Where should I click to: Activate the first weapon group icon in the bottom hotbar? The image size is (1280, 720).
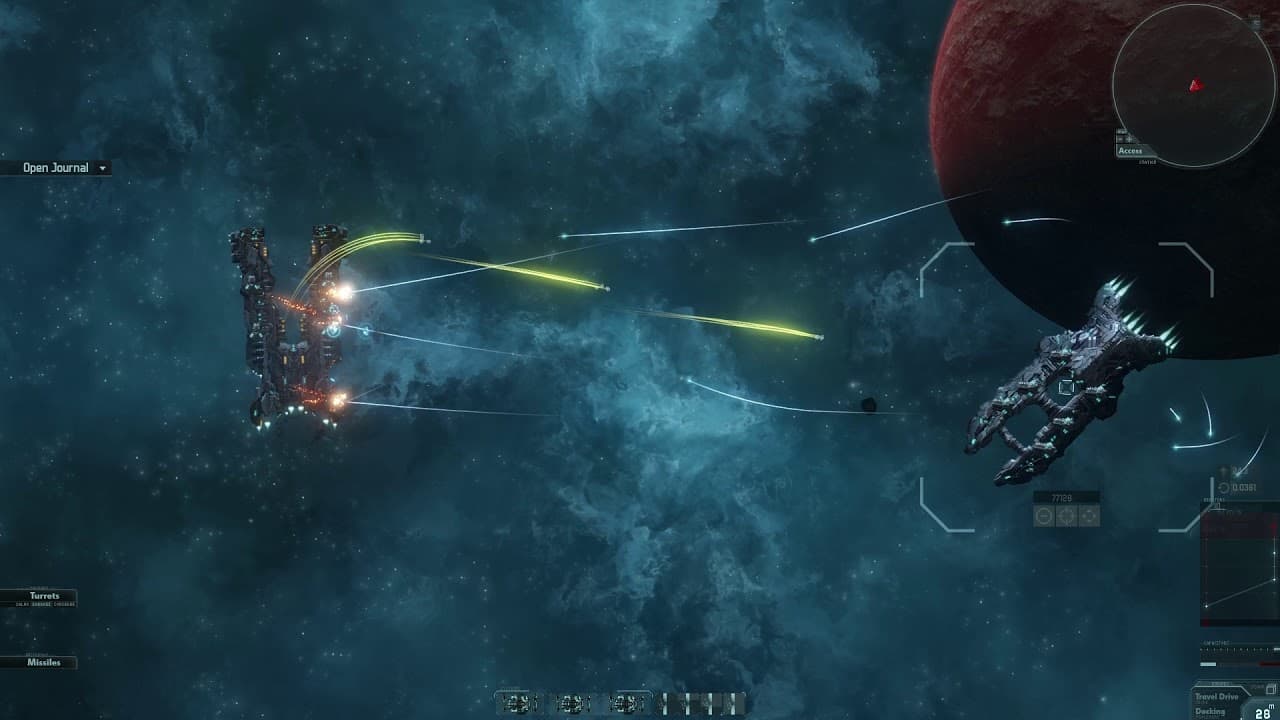(517, 703)
